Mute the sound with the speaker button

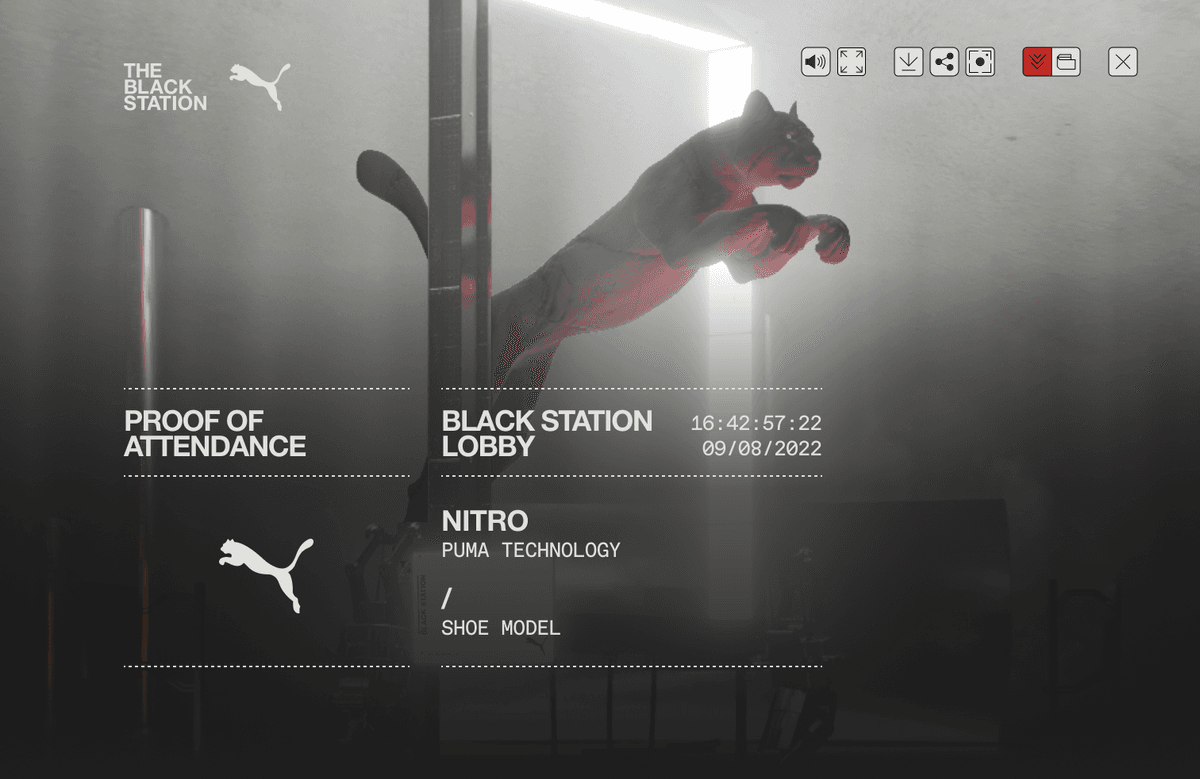pyautogui.click(x=816, y=62)
